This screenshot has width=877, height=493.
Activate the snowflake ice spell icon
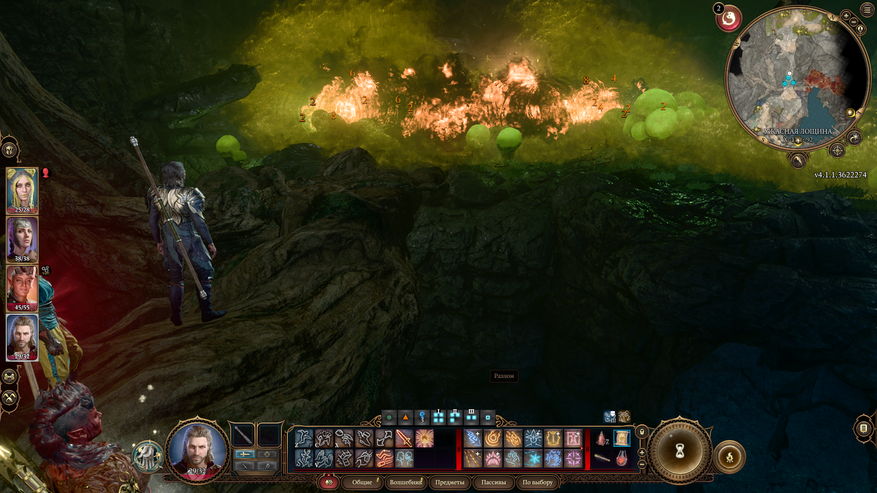click(533, 458)
